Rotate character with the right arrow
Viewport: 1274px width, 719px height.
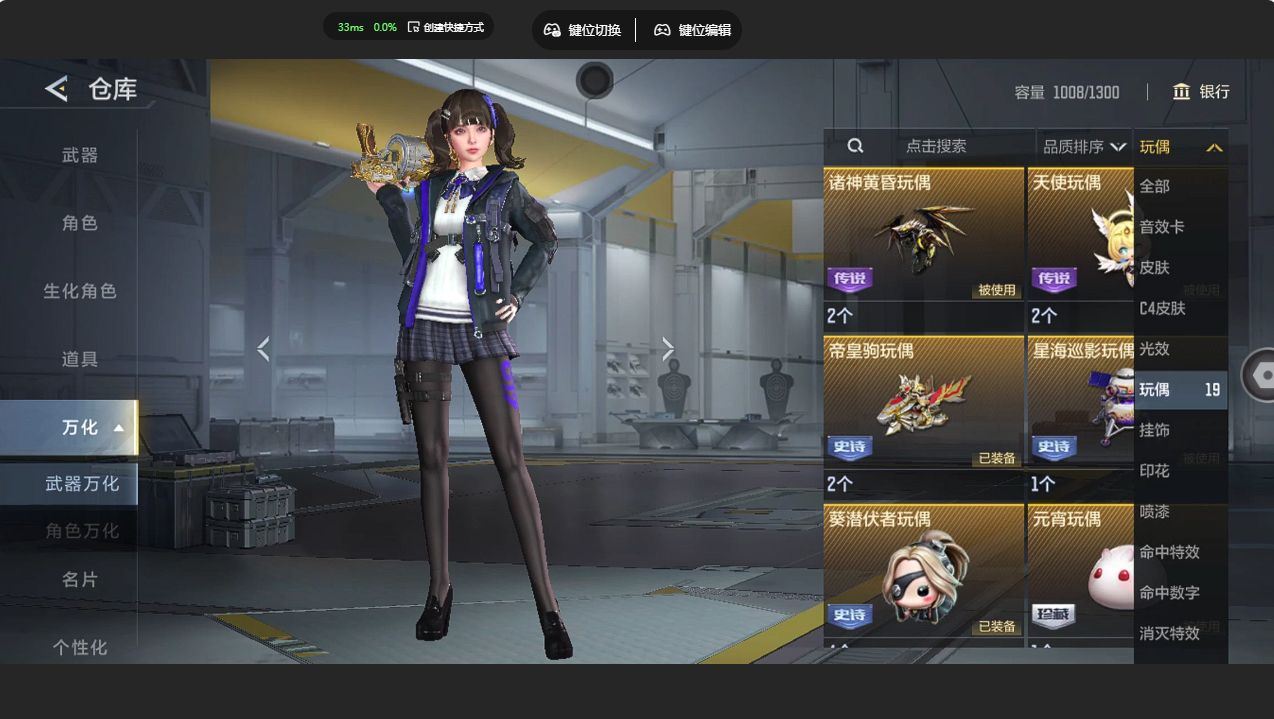(x=668, y=349)
